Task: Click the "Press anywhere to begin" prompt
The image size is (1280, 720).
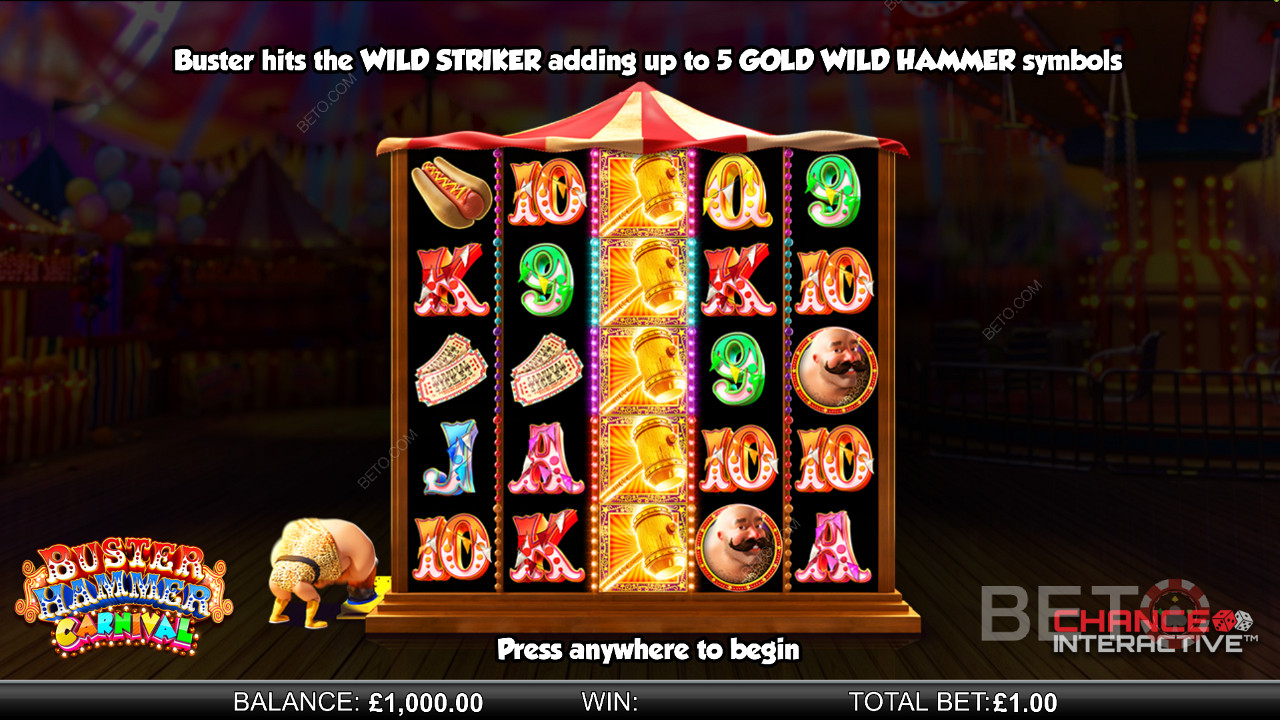Action: [x=648, y=650]
